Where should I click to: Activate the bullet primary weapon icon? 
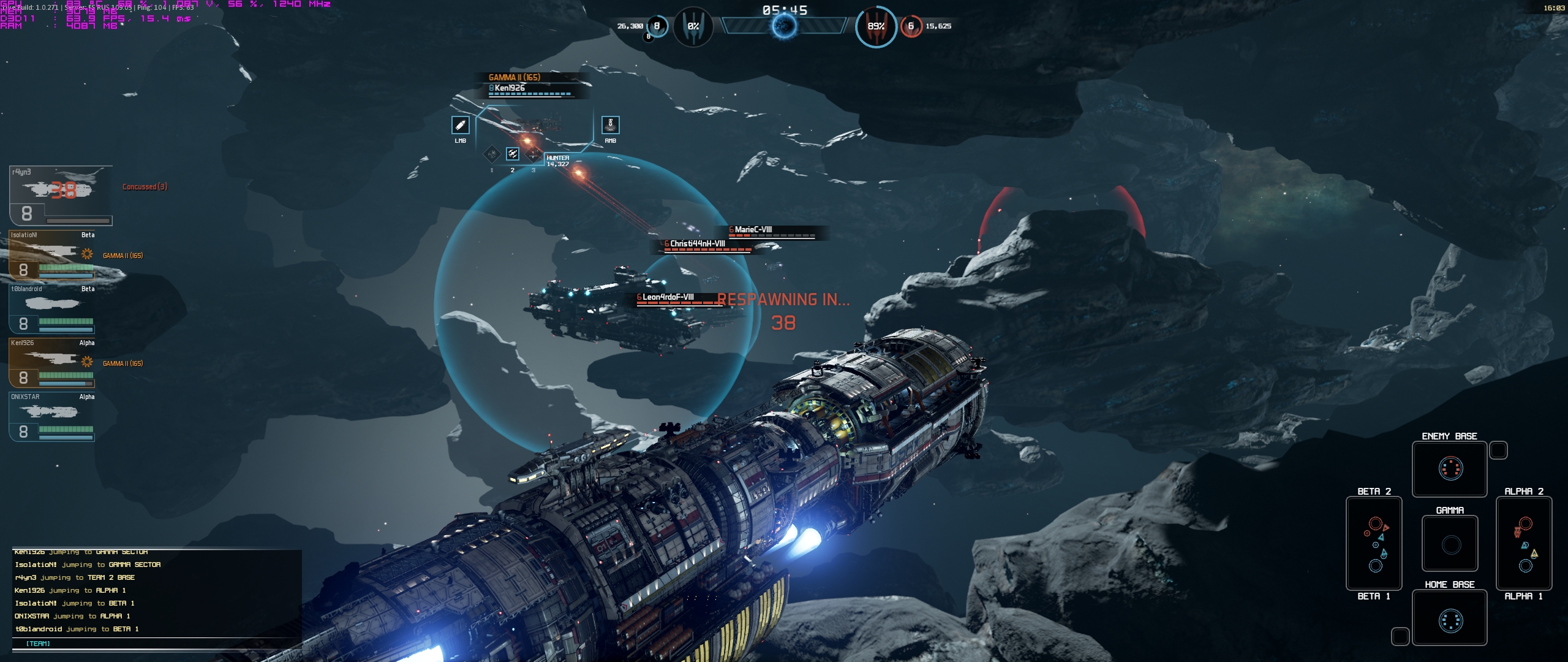point(460,125)
